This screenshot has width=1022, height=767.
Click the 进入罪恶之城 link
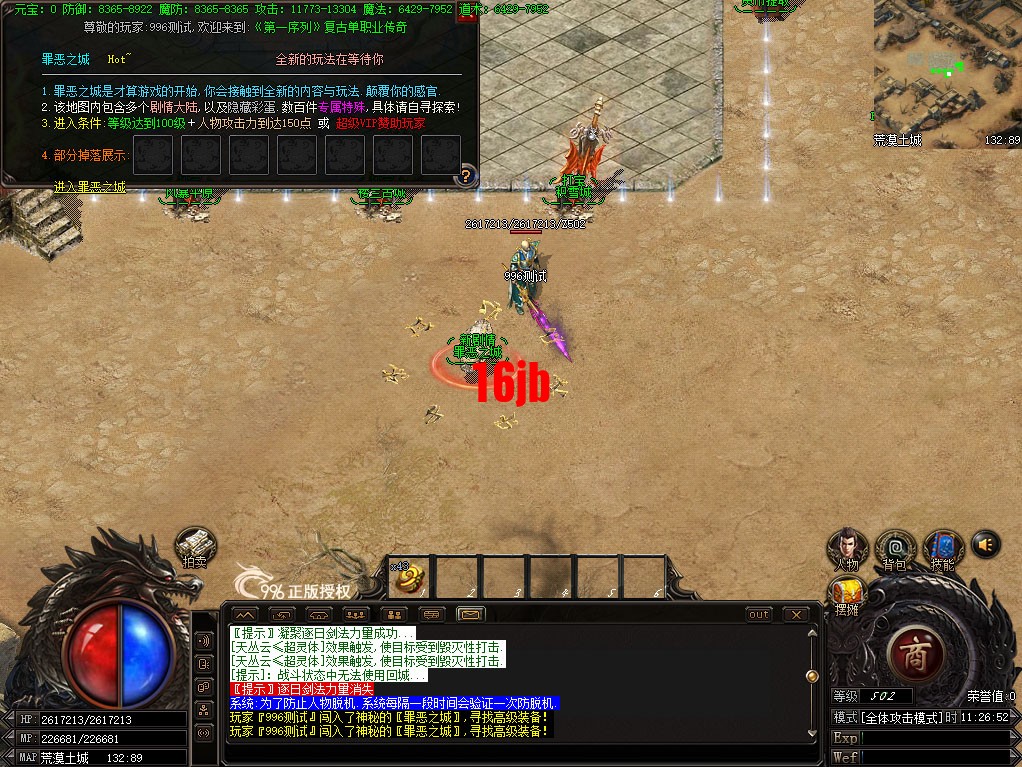pyautogui.click(x=90, y=187)
